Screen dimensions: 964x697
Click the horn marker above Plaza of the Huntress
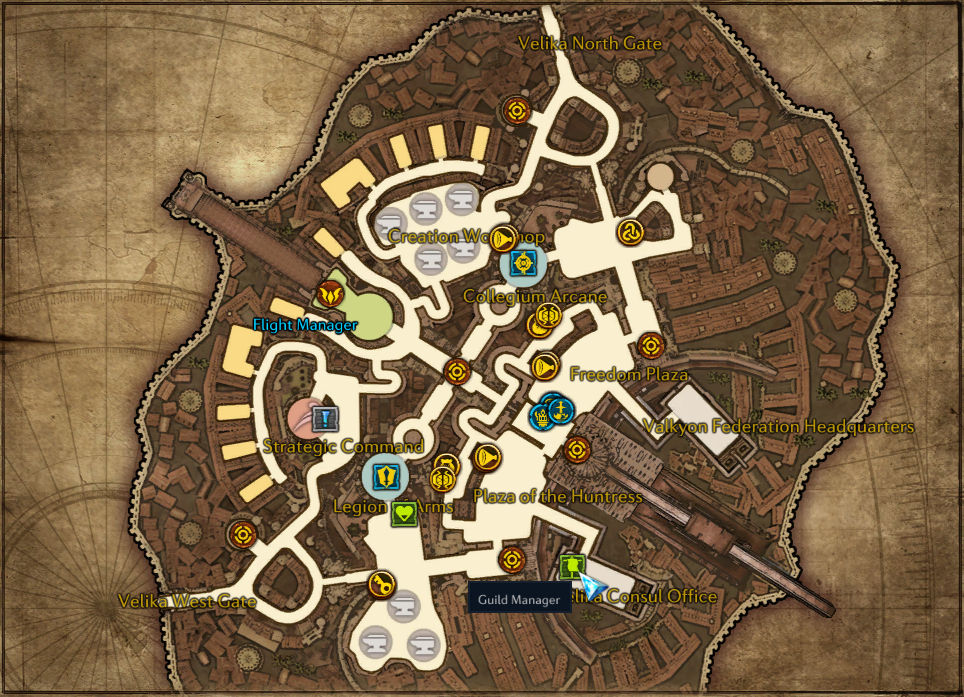pos(487,458)
